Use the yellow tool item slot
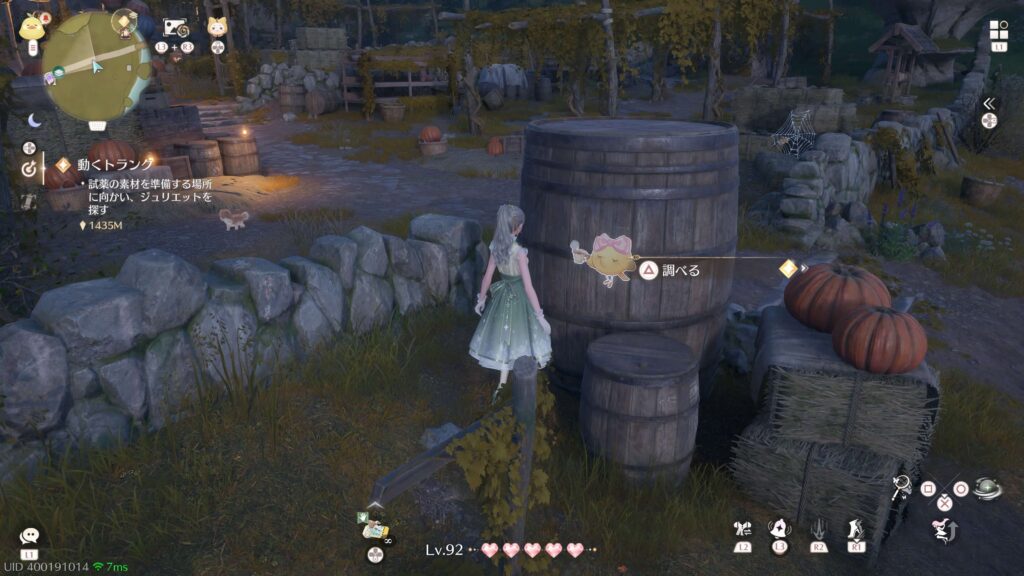The image size is (1024, 576). click(x=374, y=527)
